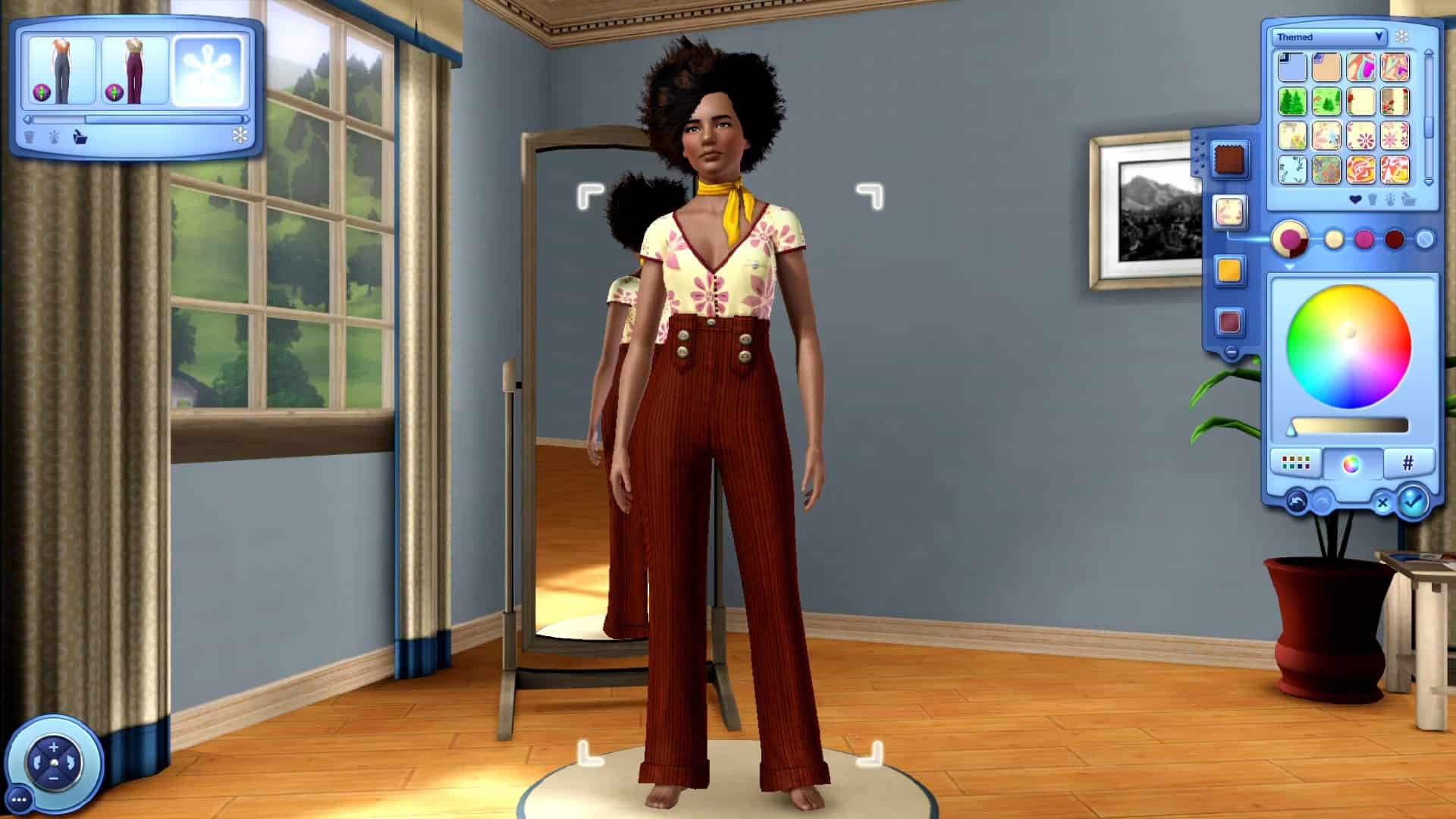Switch to the color wheel tab
This screenshot has height=819, width=1456.
point(1351,465)
